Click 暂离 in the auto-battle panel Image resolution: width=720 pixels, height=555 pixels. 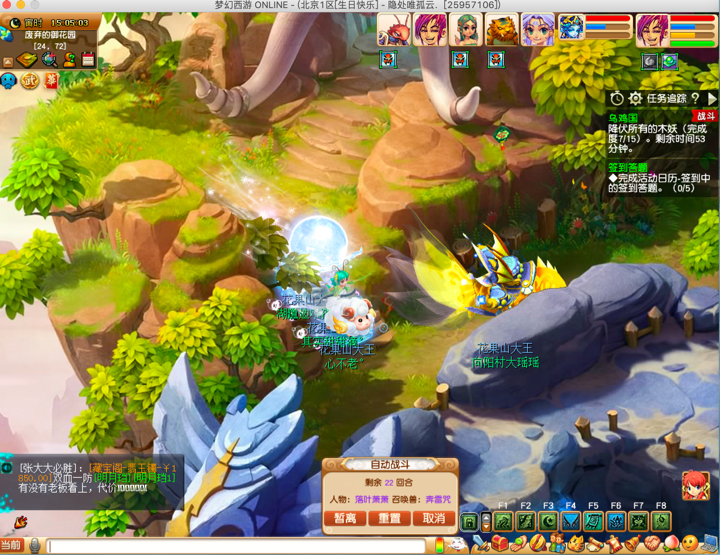click(x=345, y=518)
